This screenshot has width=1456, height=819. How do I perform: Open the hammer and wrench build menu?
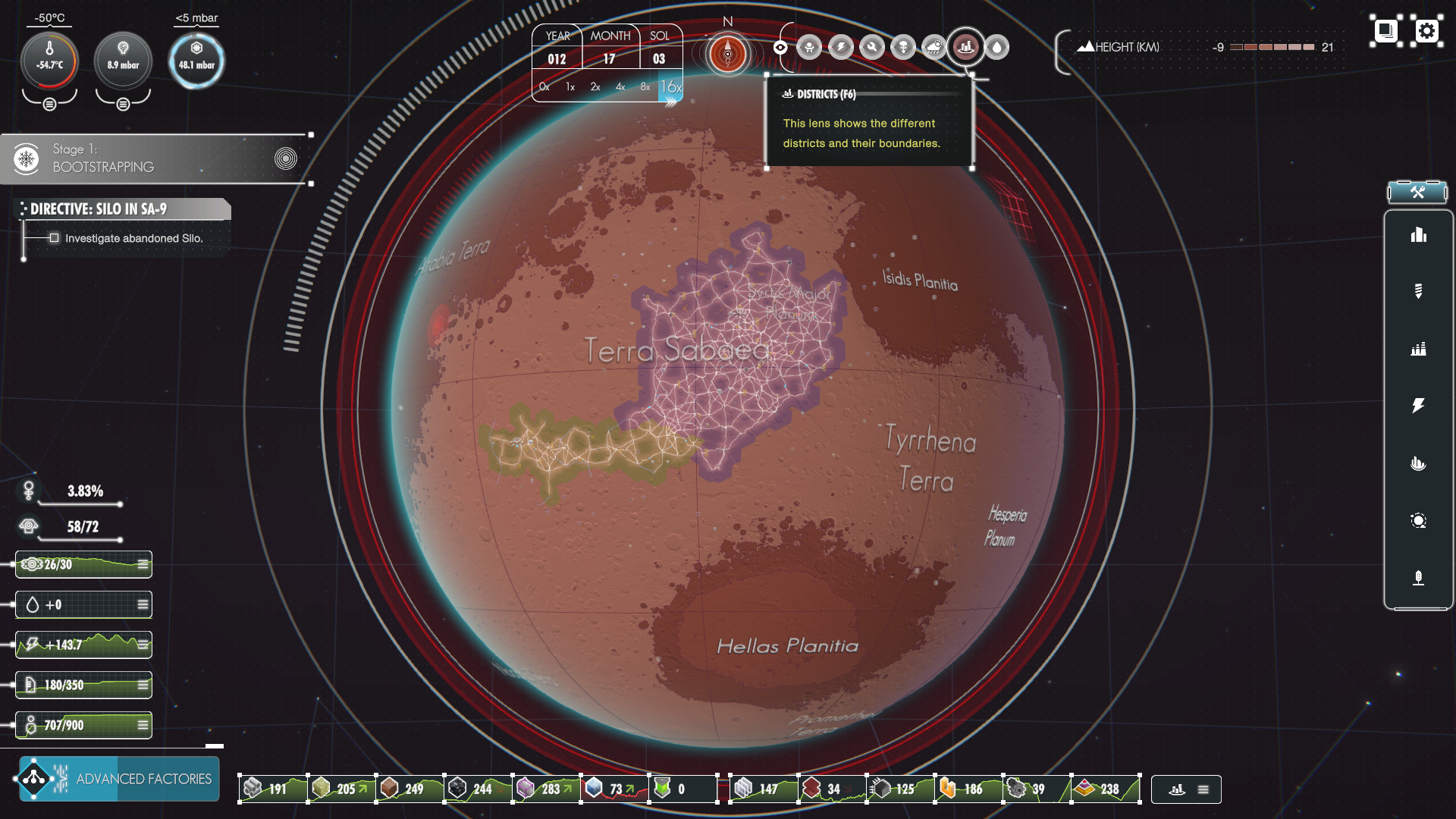[1417, 192]
